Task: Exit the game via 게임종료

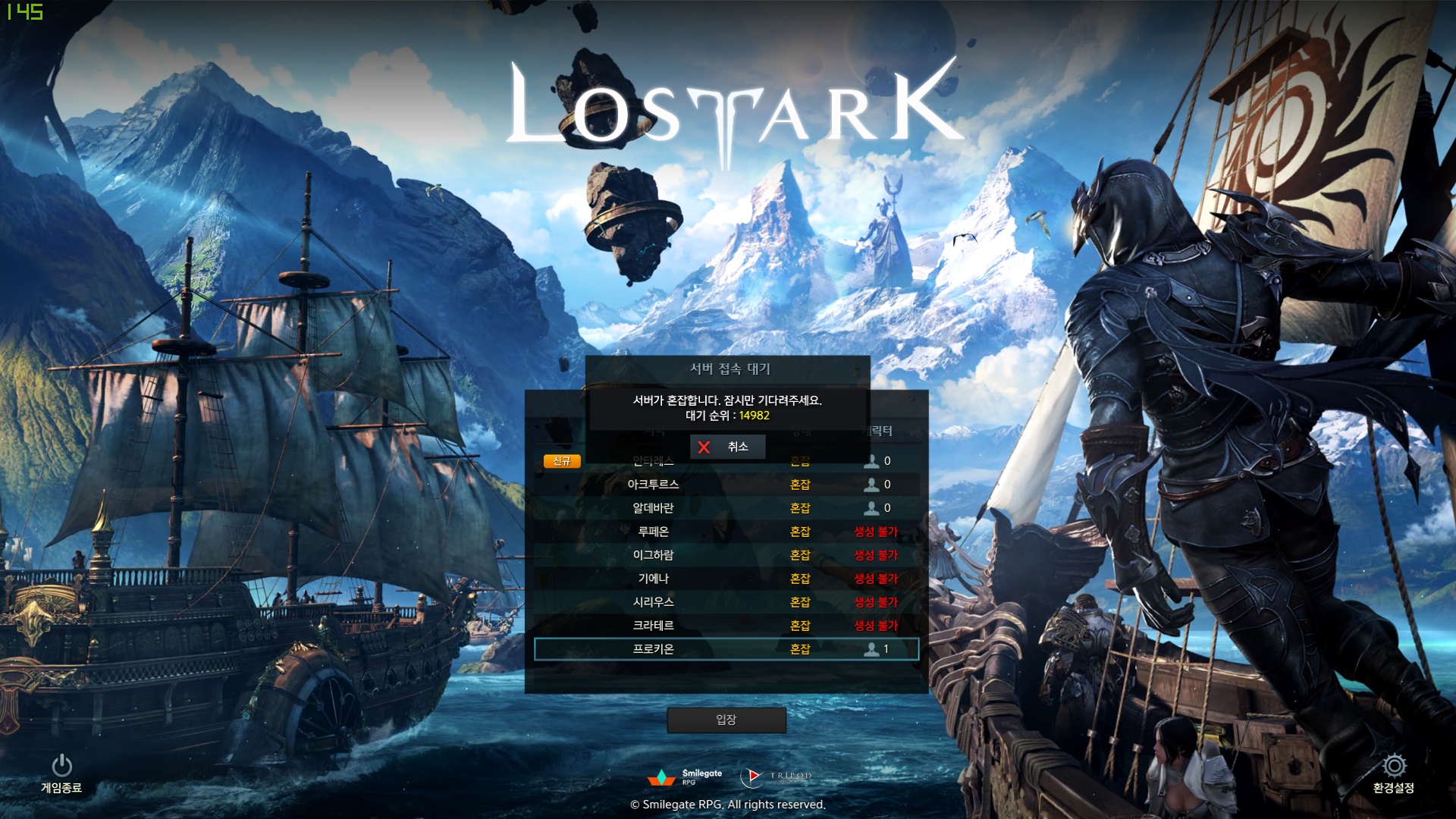Action: (61, 773)
